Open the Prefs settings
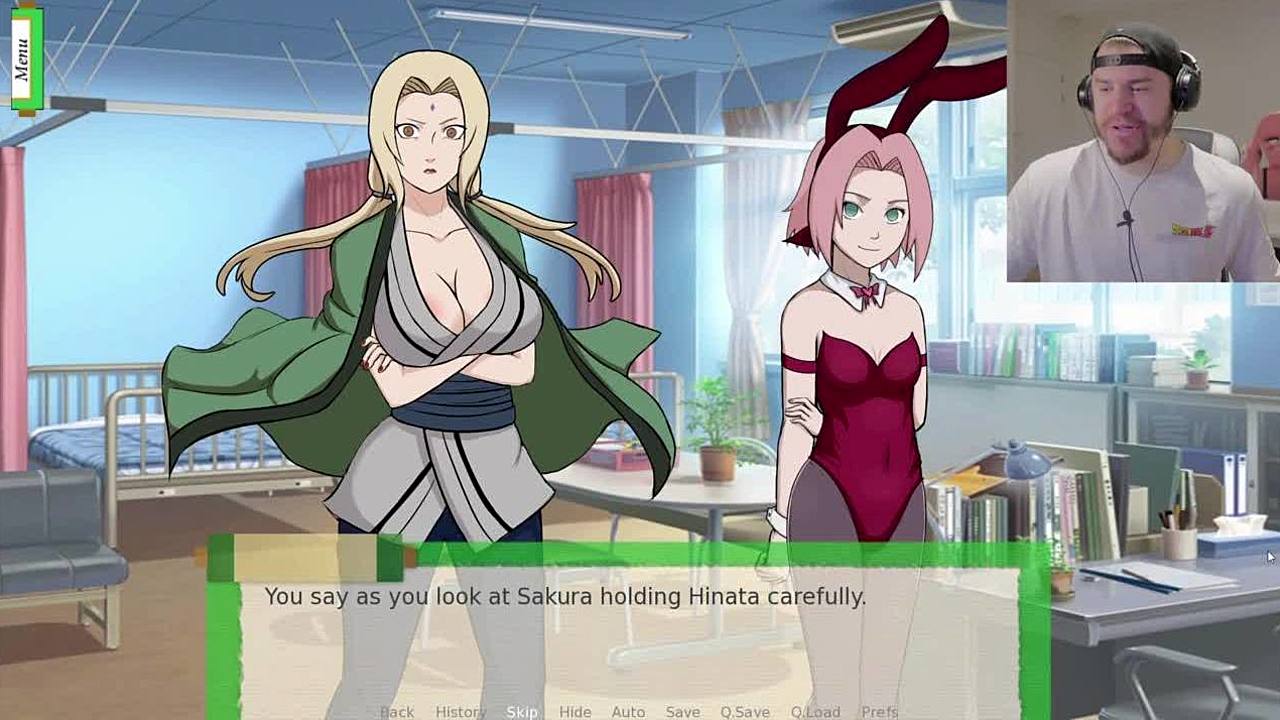Screen dimensions: 1280x720 point(879,712)
